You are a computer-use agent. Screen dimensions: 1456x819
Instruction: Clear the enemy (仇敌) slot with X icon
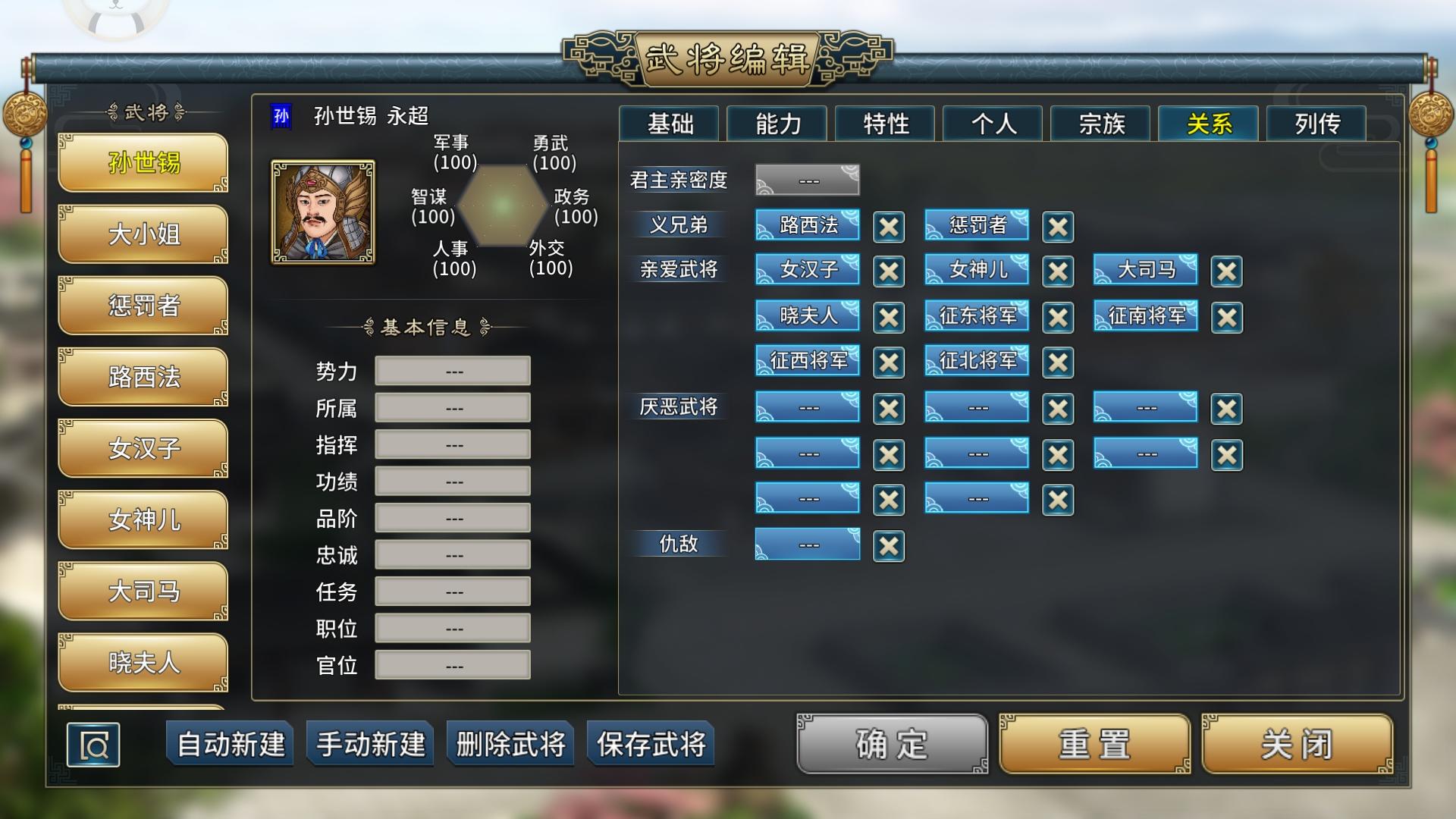click(x=888, y=545)
